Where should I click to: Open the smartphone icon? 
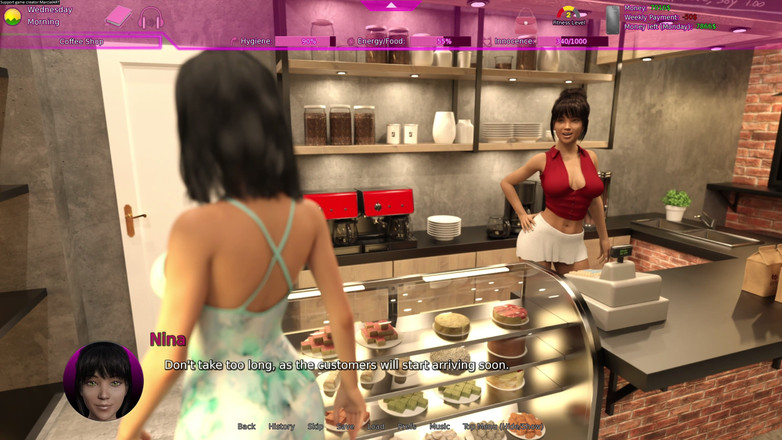(x=613, y=19)
